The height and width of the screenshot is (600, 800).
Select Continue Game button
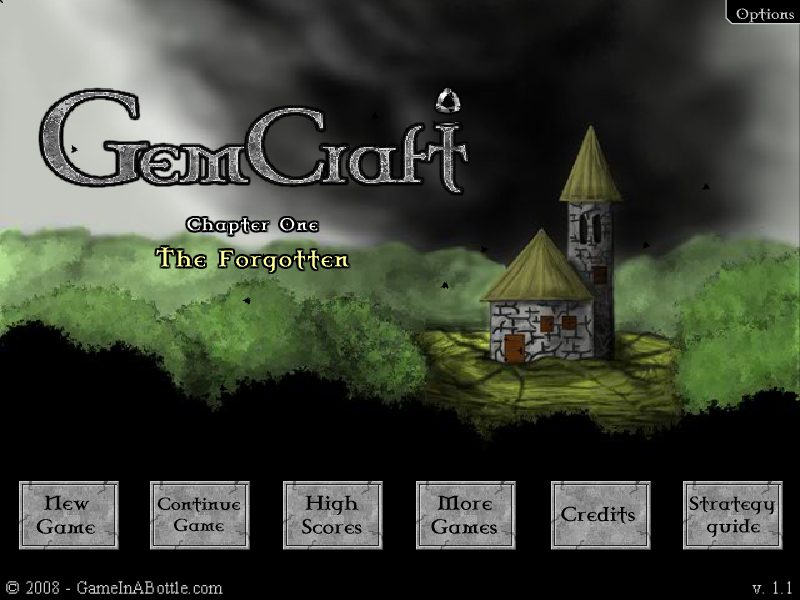[x=199, y=515]
